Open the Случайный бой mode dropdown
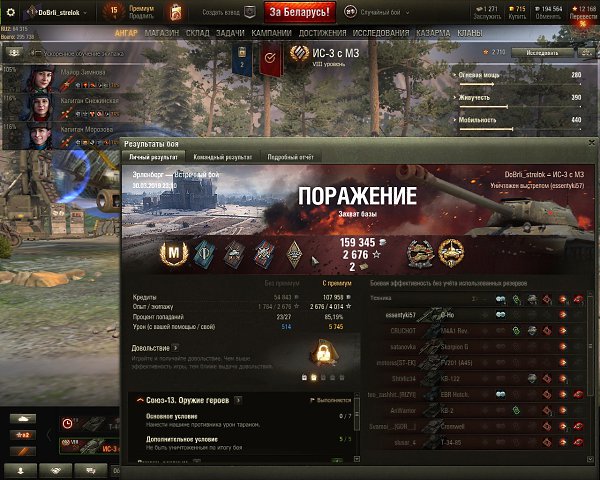Viewport: 600px width, 480px height. tap(380, 11)
